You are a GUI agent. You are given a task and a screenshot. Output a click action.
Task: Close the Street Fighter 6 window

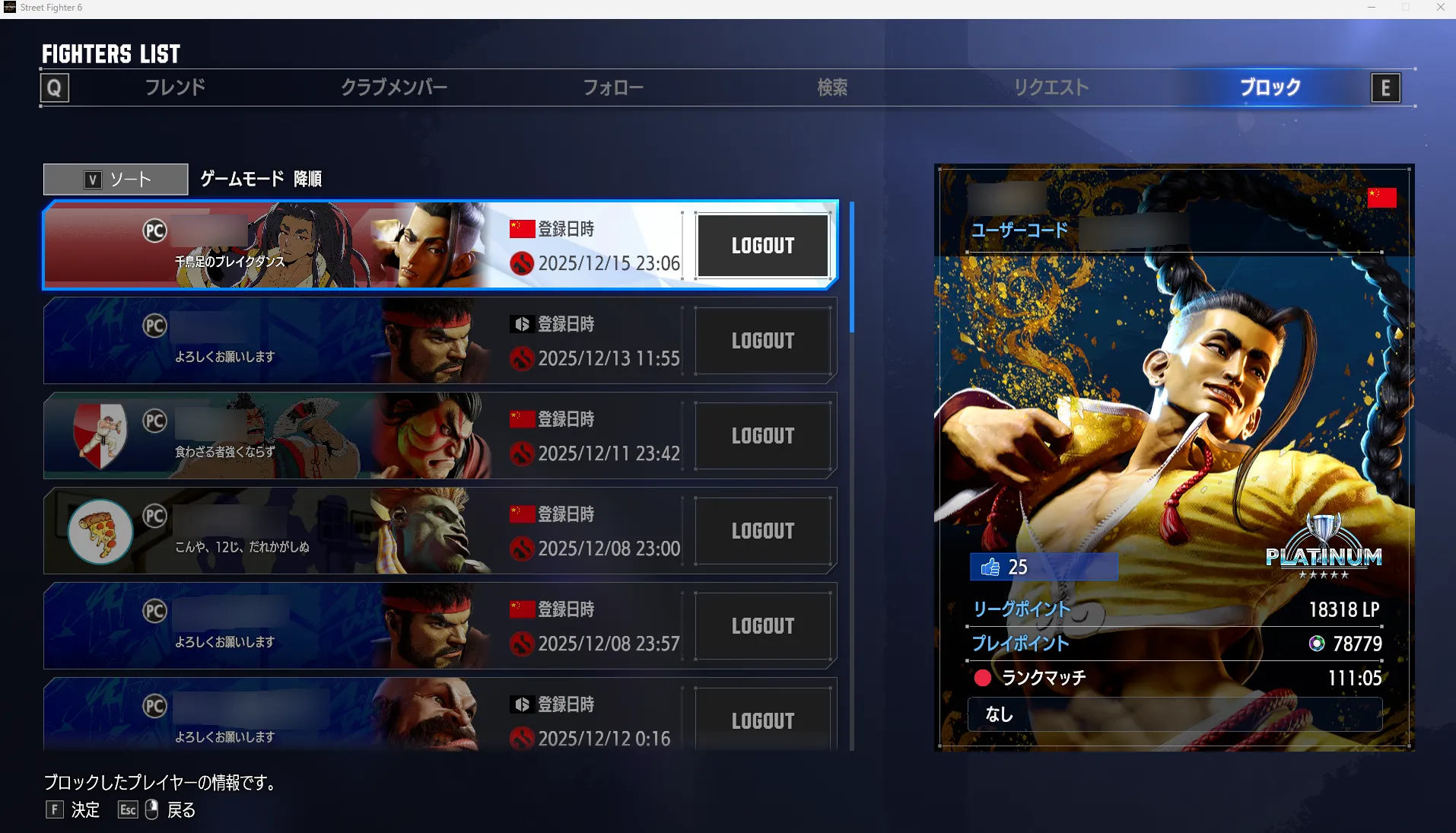1440,8
